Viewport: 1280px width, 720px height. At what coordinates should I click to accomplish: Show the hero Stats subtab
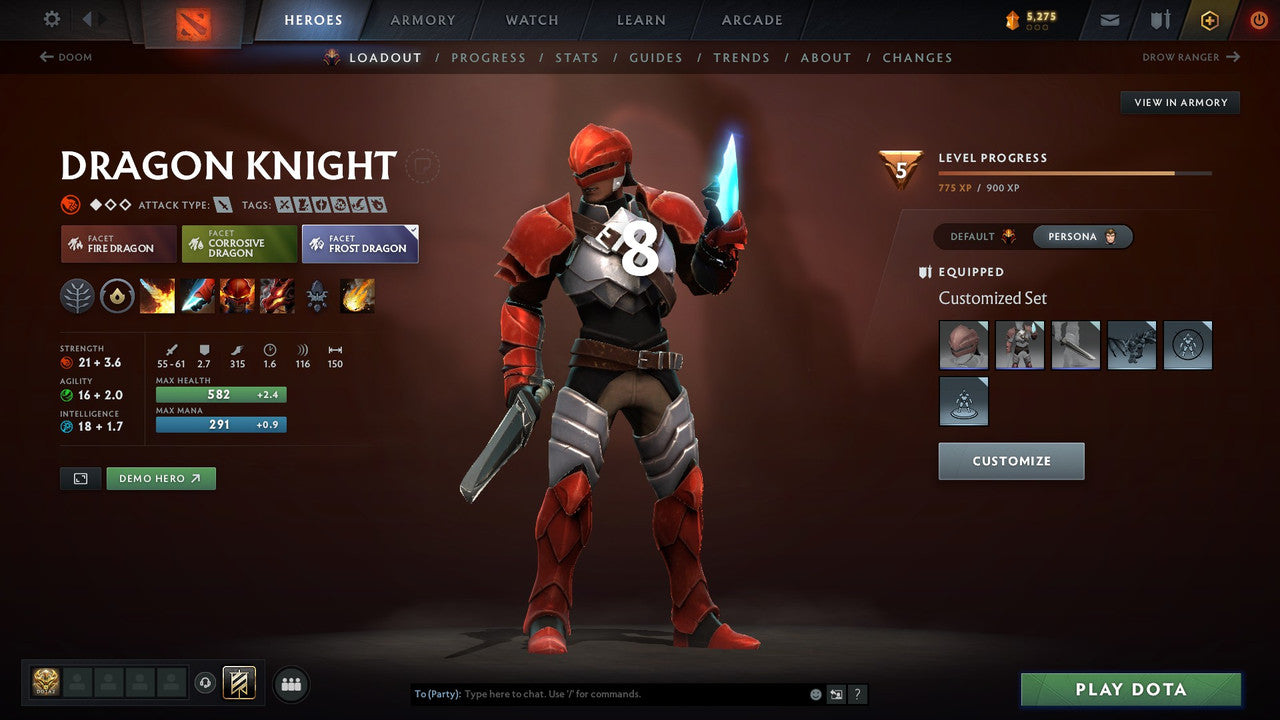pos(577,58)
